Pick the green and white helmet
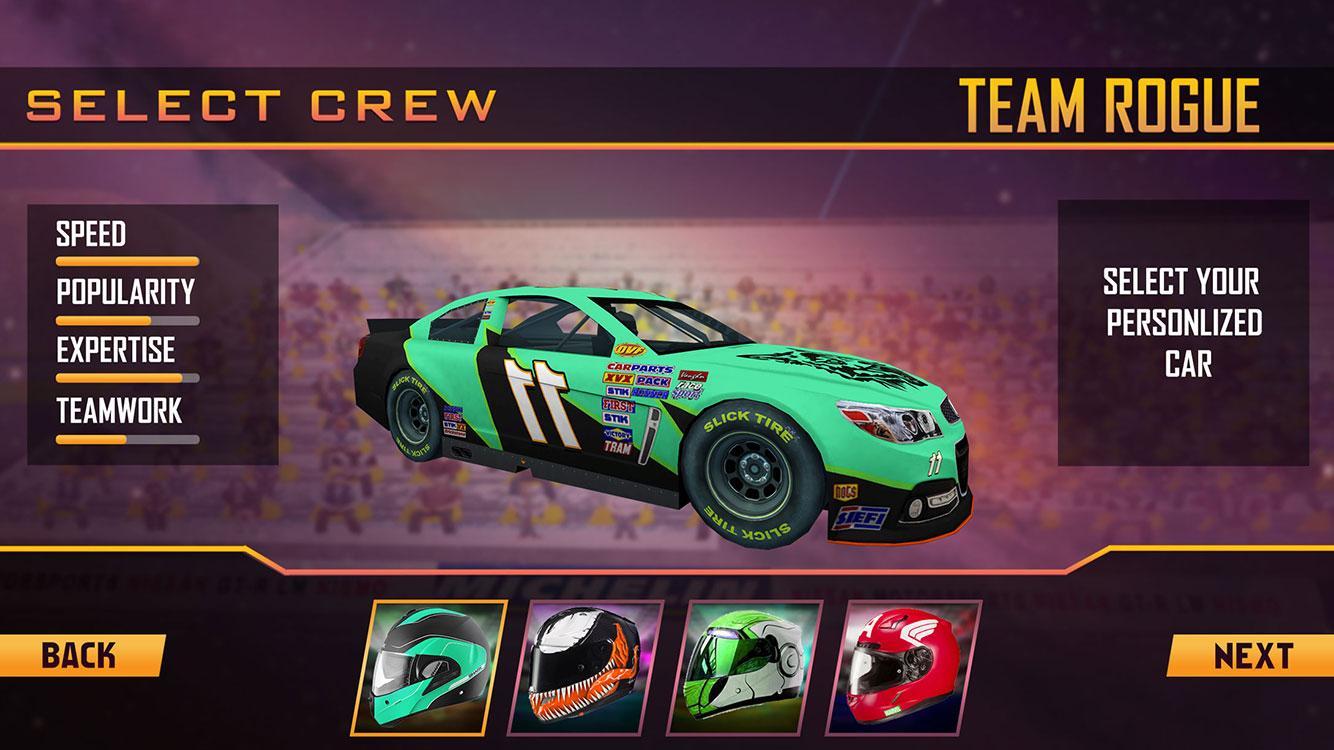Viewport: 1334px width, 750px height. tap(751, 666)
